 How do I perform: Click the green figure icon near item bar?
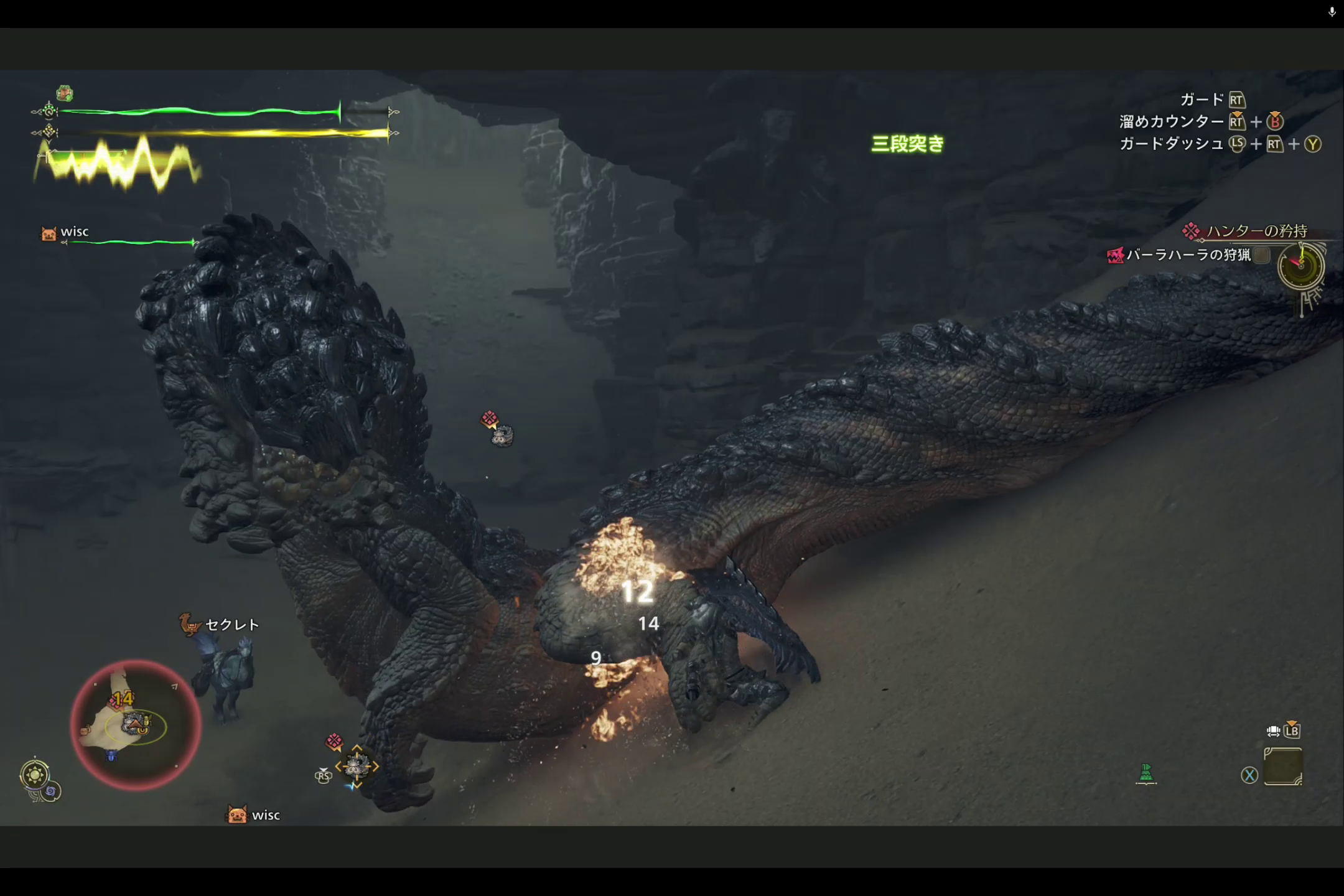(1146, 773)
